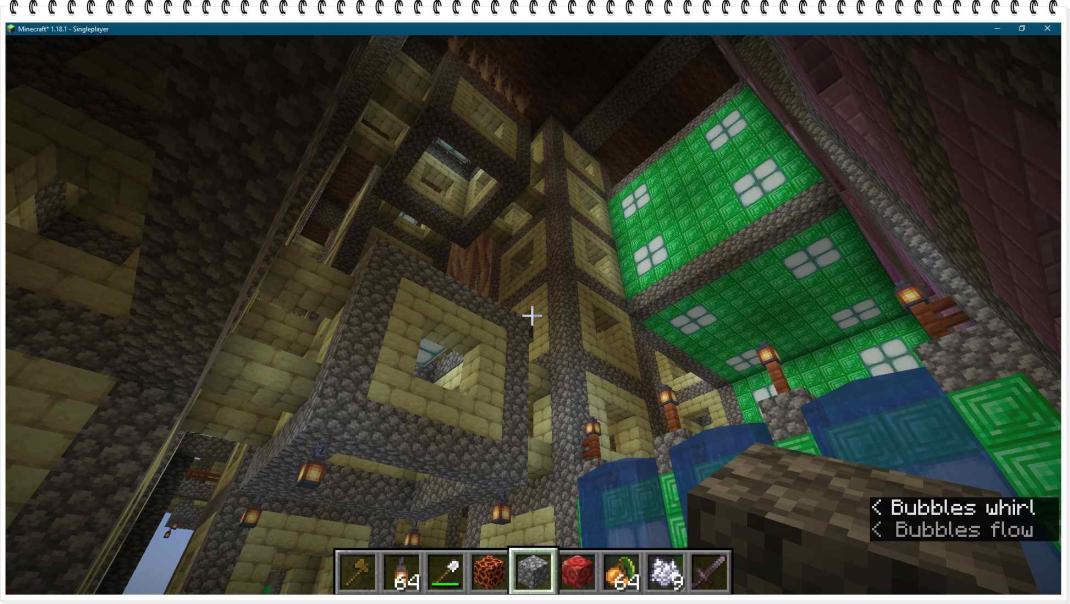Select the sword in the last hotbar slot
This screenshot has width=1070, height=604.
709,571
